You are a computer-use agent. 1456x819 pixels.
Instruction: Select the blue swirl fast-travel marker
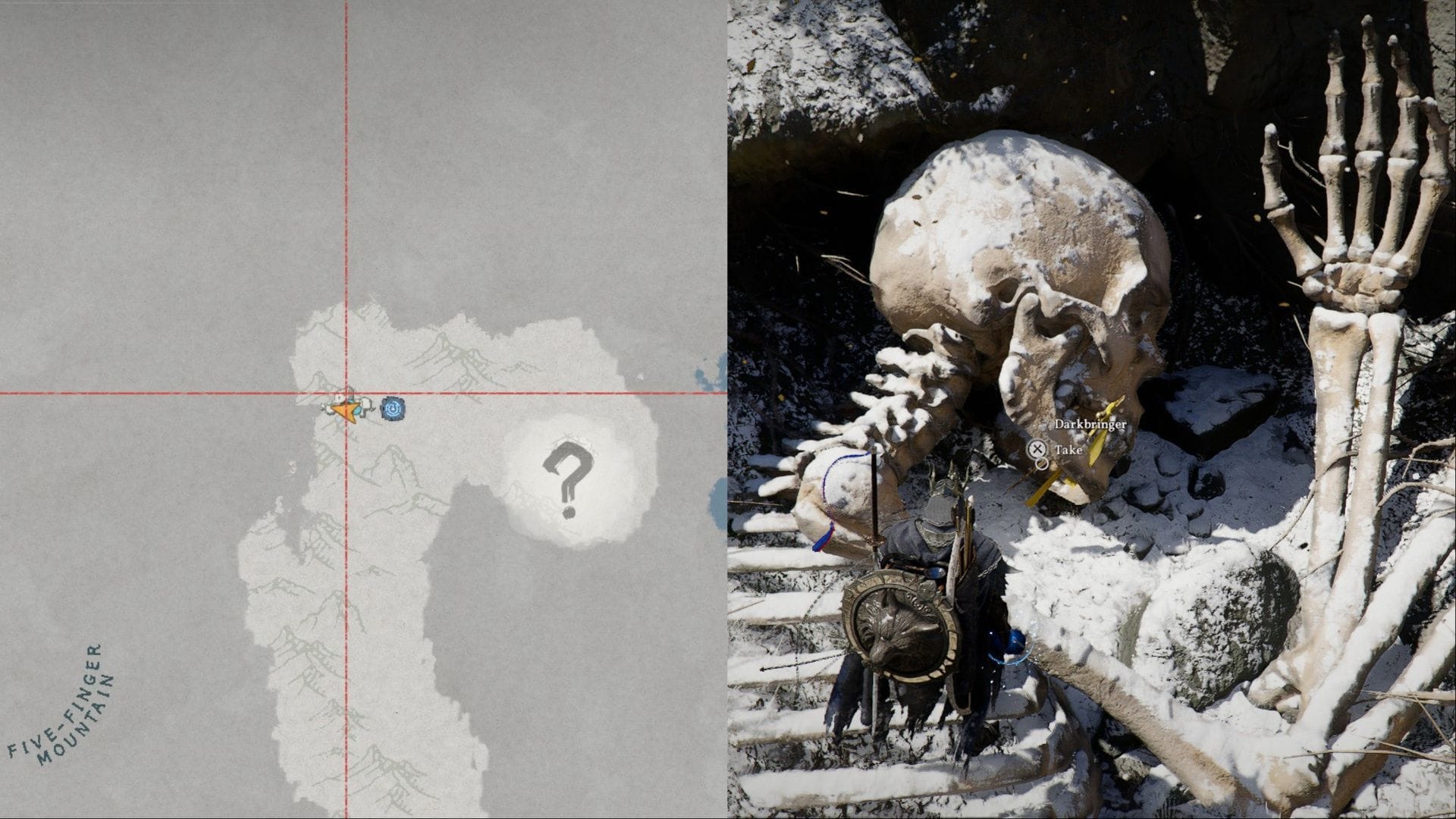(393, 409)
